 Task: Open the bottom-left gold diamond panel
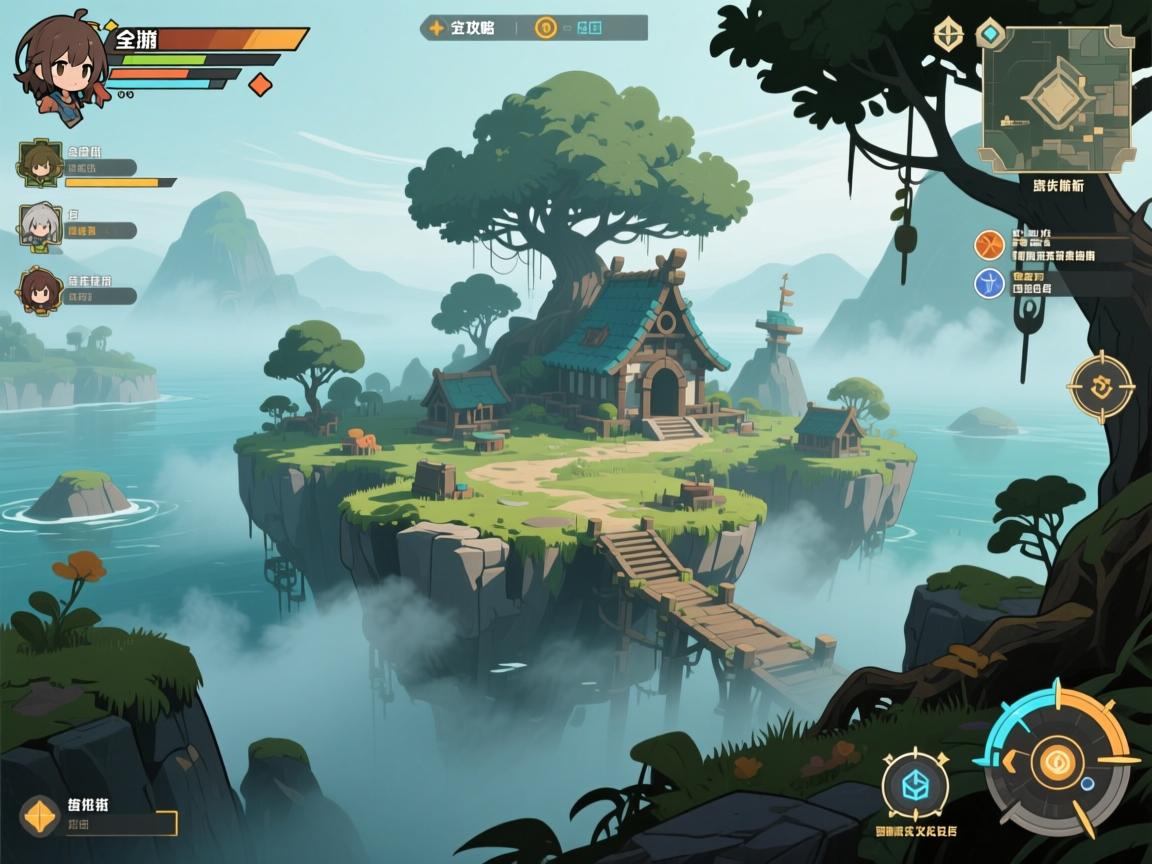39,815
